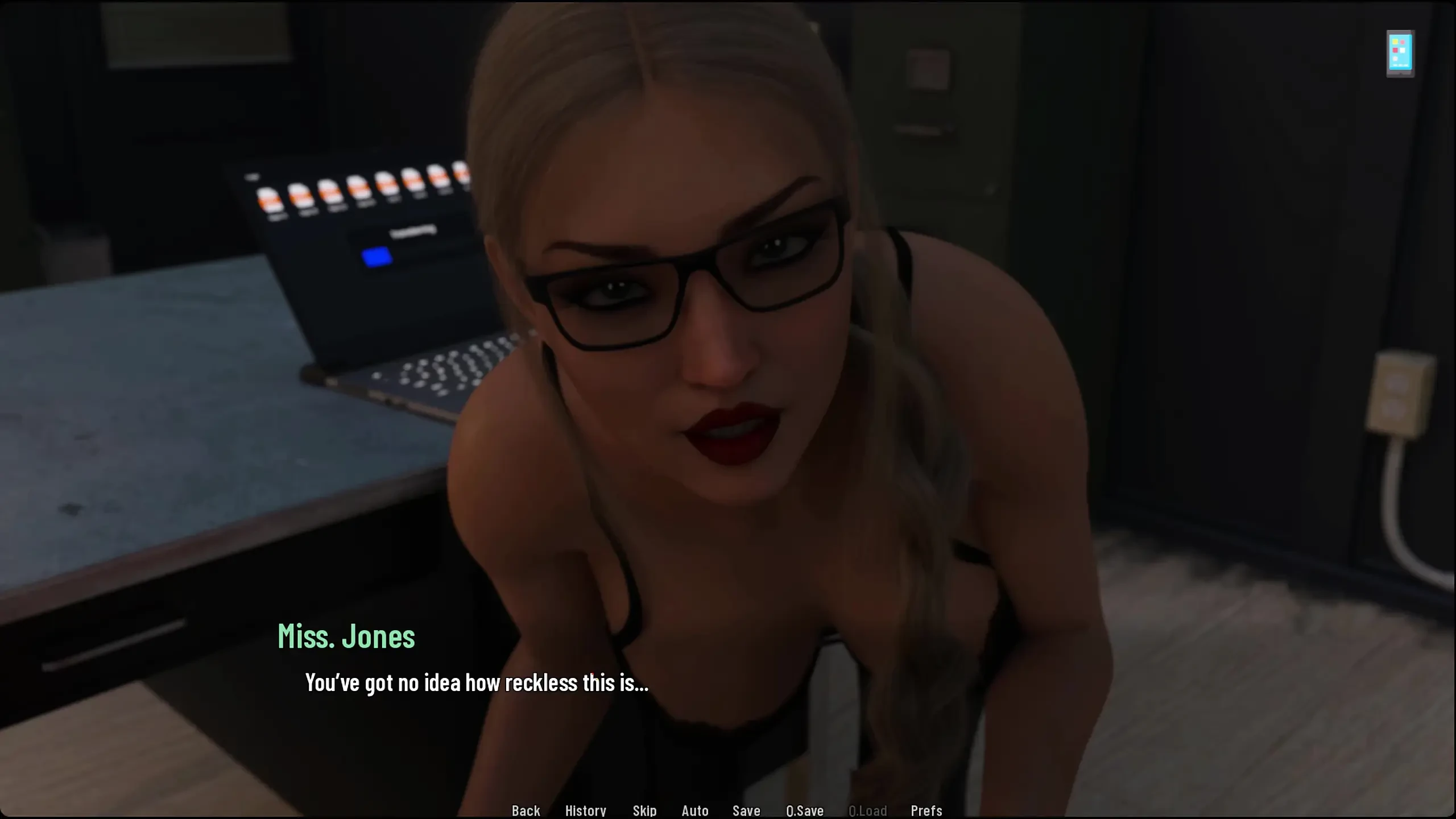Click Q.Load to load the quicksave
The image size is (1456, 819).
tap(868, 810)
